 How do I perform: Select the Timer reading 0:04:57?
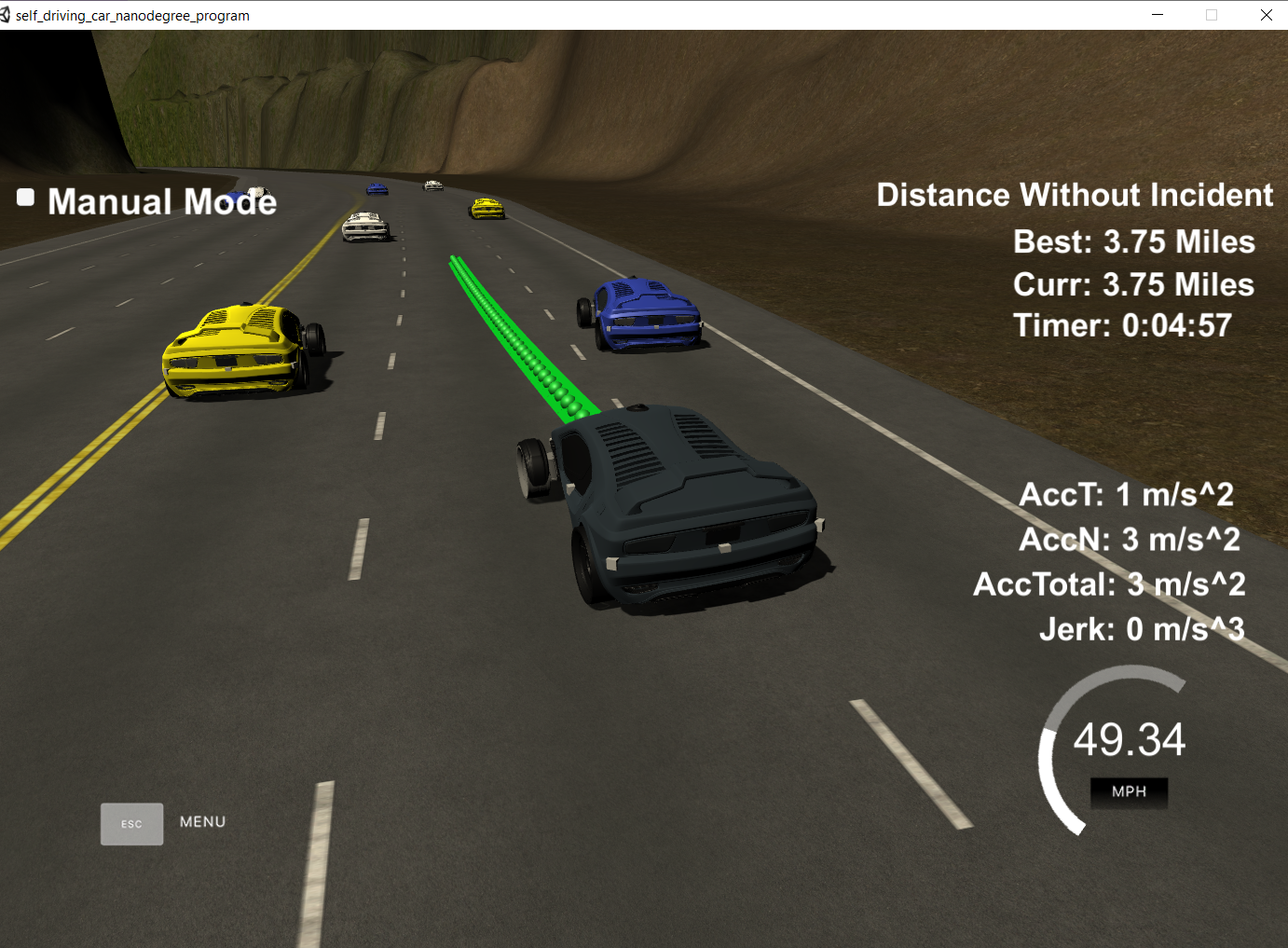click(1121, 325)
